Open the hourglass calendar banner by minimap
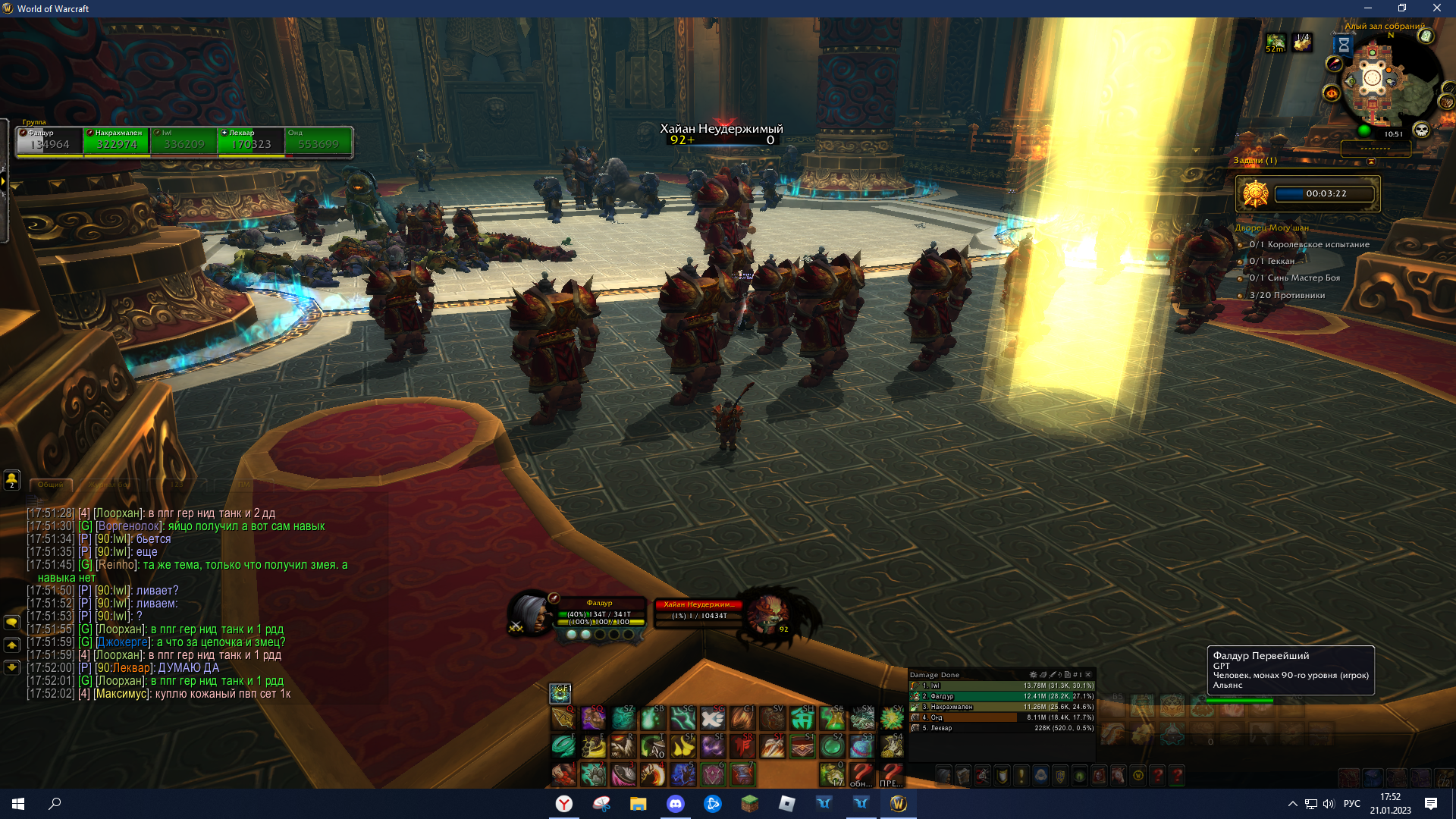 [1343, 45]
